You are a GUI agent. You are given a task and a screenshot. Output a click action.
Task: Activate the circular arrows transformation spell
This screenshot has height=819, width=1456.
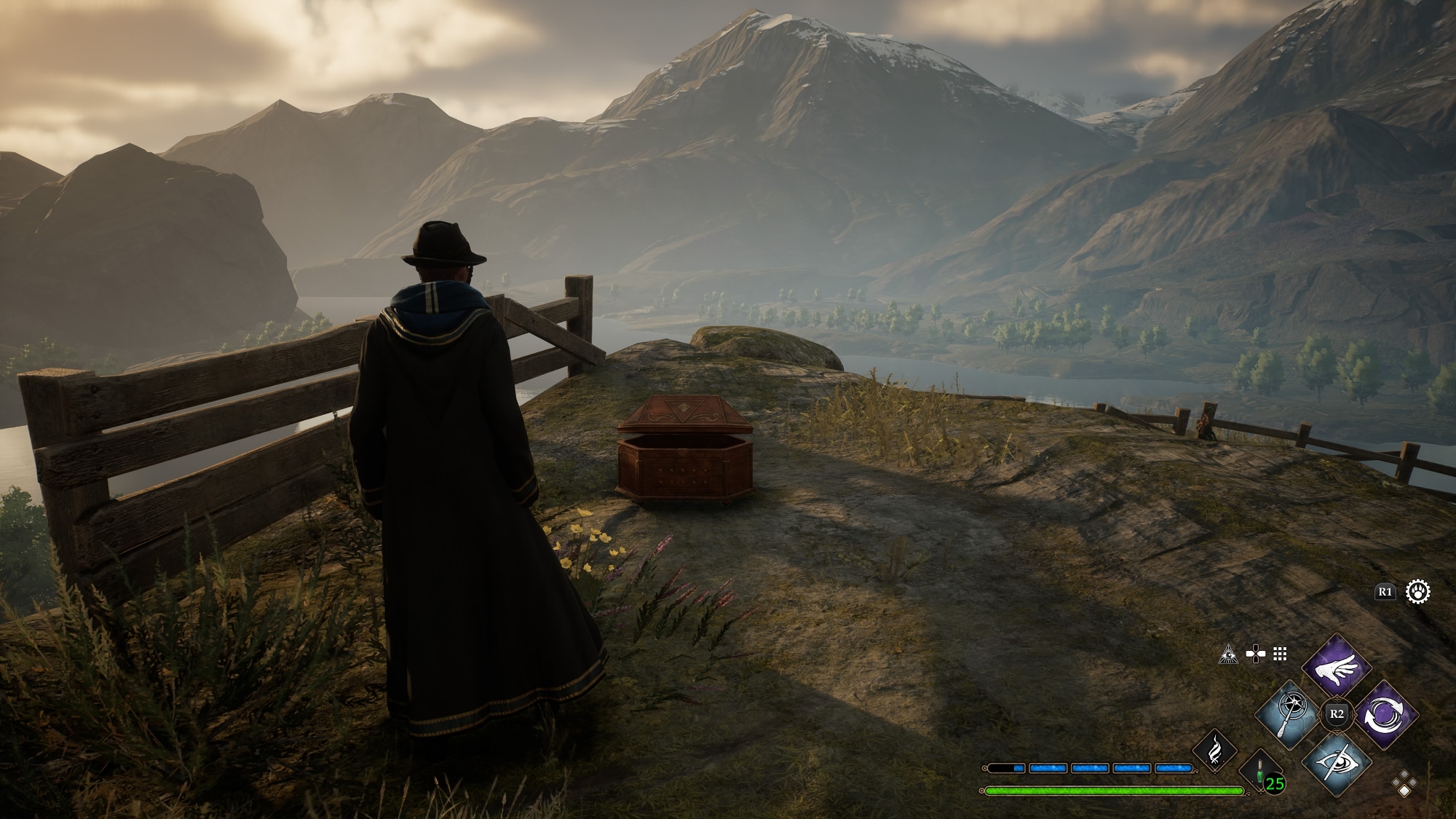click(1385, 715)
